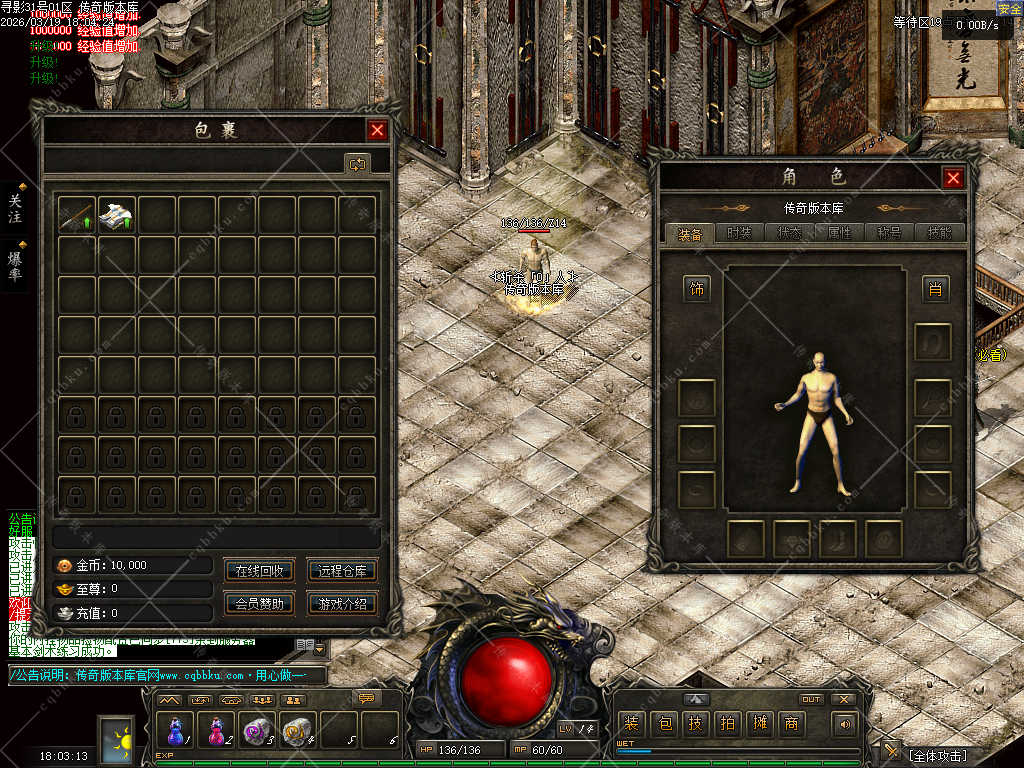Screen dimensions: 1024x768
Task: Open the 会员赞助 member sponsorship
Action: point(259,603)
